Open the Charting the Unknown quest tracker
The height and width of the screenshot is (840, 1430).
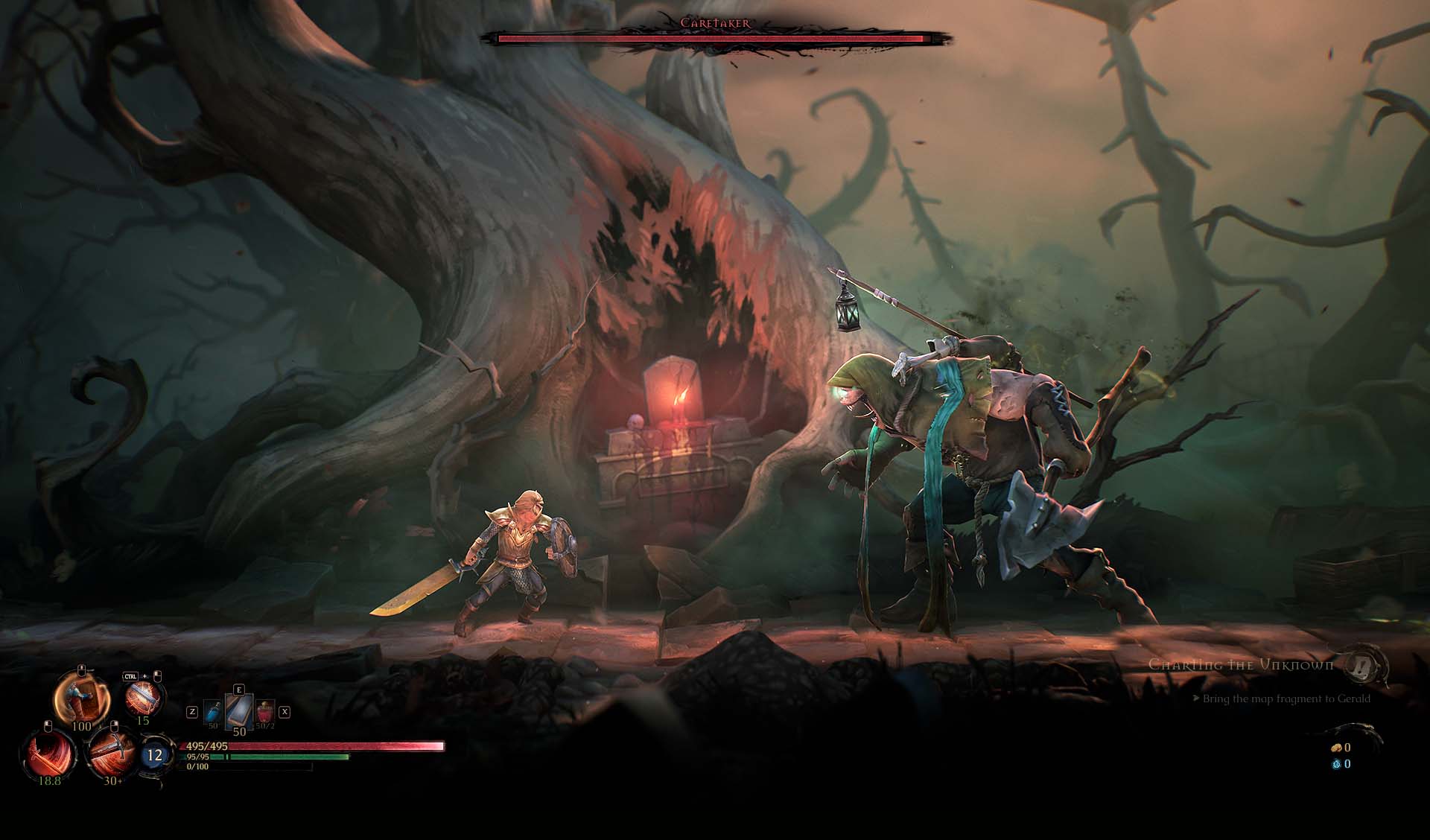pos(1241,664)
